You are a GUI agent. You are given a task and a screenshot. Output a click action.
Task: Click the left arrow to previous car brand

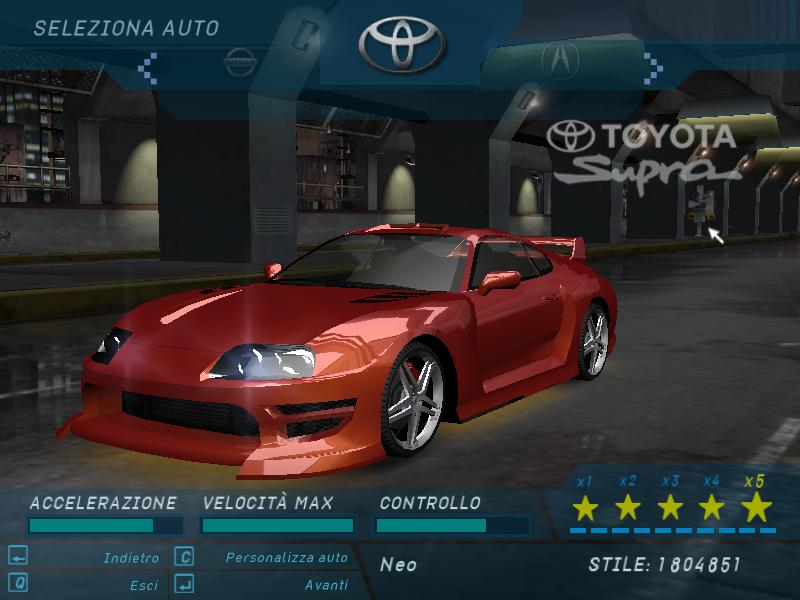(147, 65)
